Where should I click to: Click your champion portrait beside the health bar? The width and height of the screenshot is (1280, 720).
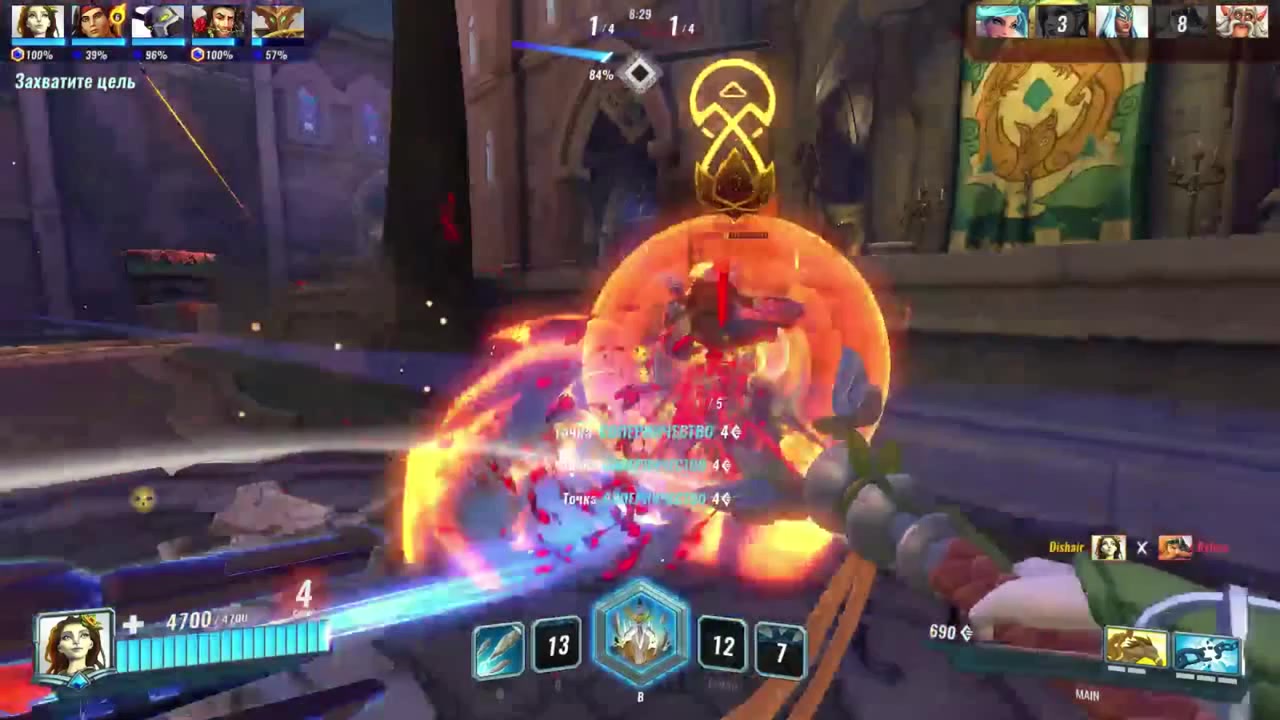[74, 645]
